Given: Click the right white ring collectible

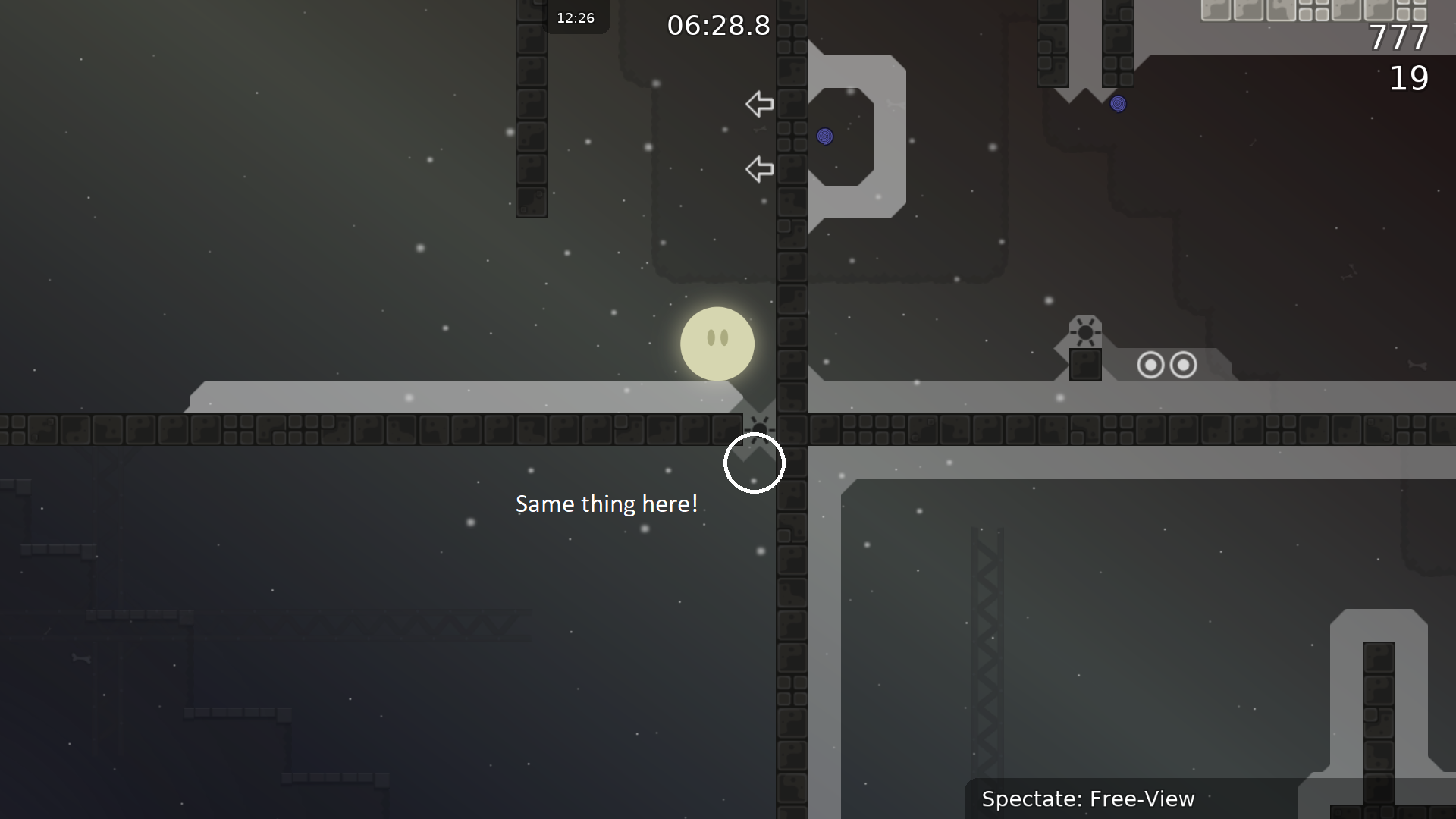Looking at the screenshot, I should coord(1183,365).
